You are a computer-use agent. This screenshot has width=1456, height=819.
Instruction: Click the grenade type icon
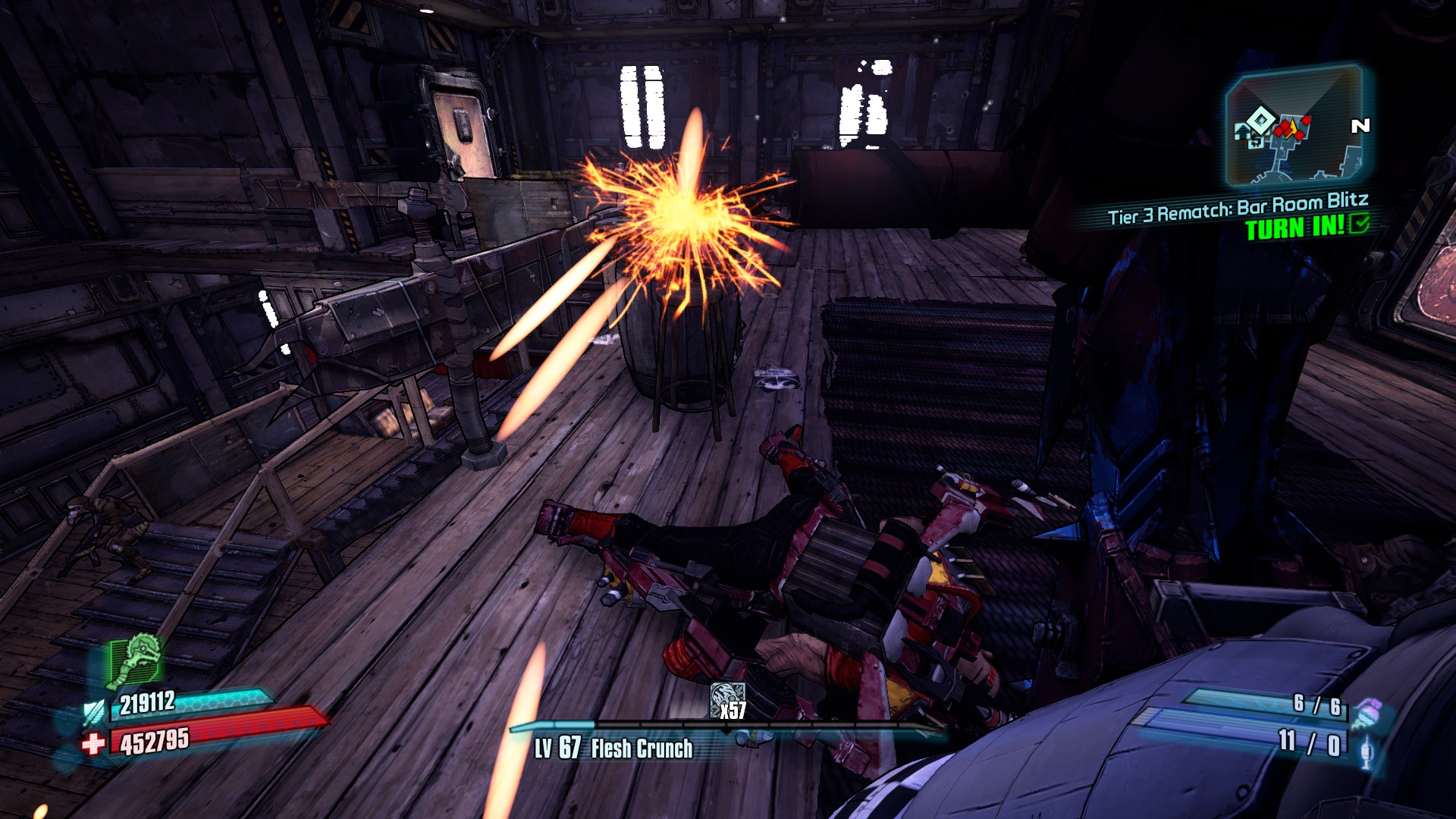[x=1366, y=714]
